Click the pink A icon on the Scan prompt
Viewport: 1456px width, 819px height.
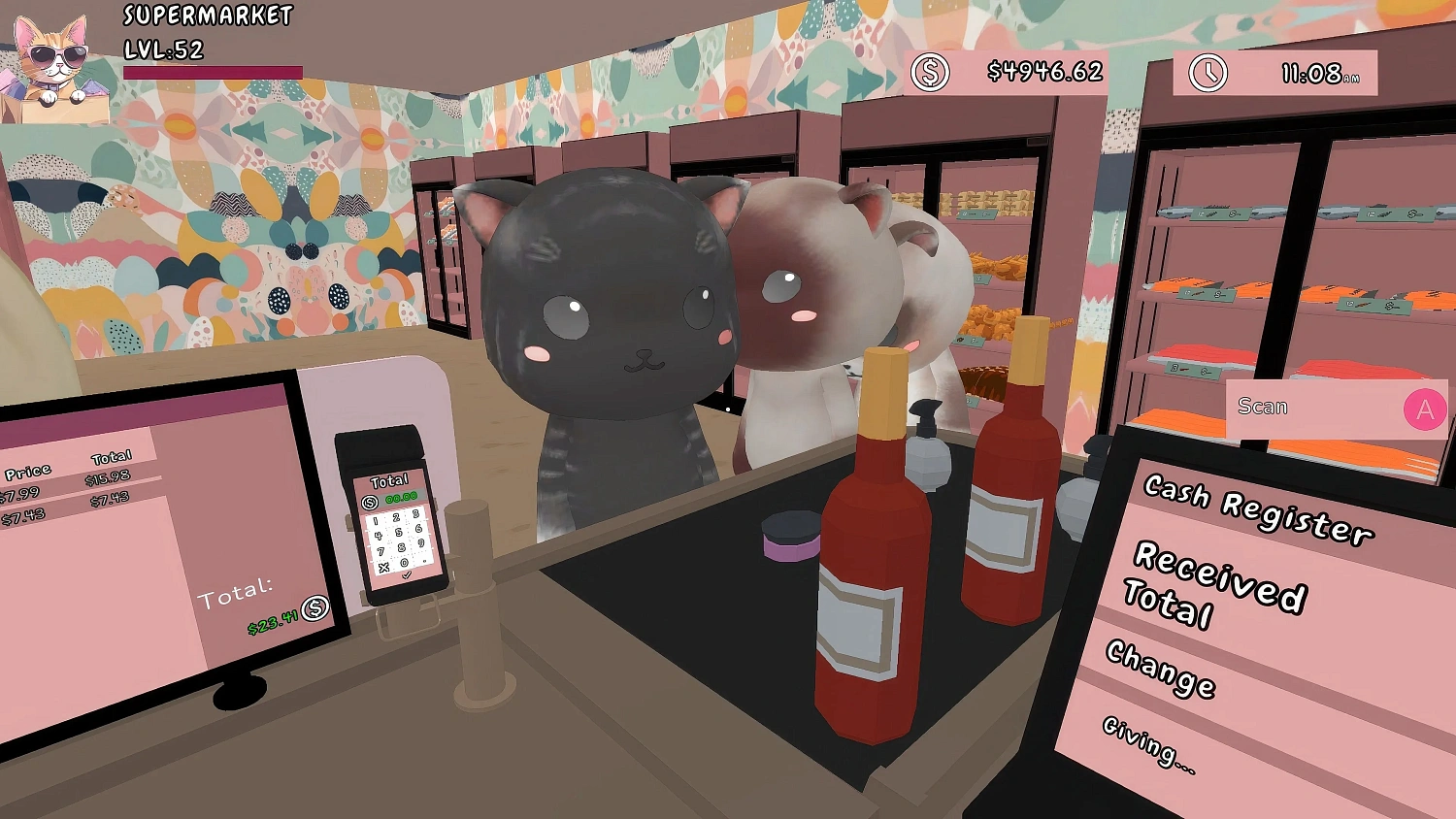(1423, 410)
